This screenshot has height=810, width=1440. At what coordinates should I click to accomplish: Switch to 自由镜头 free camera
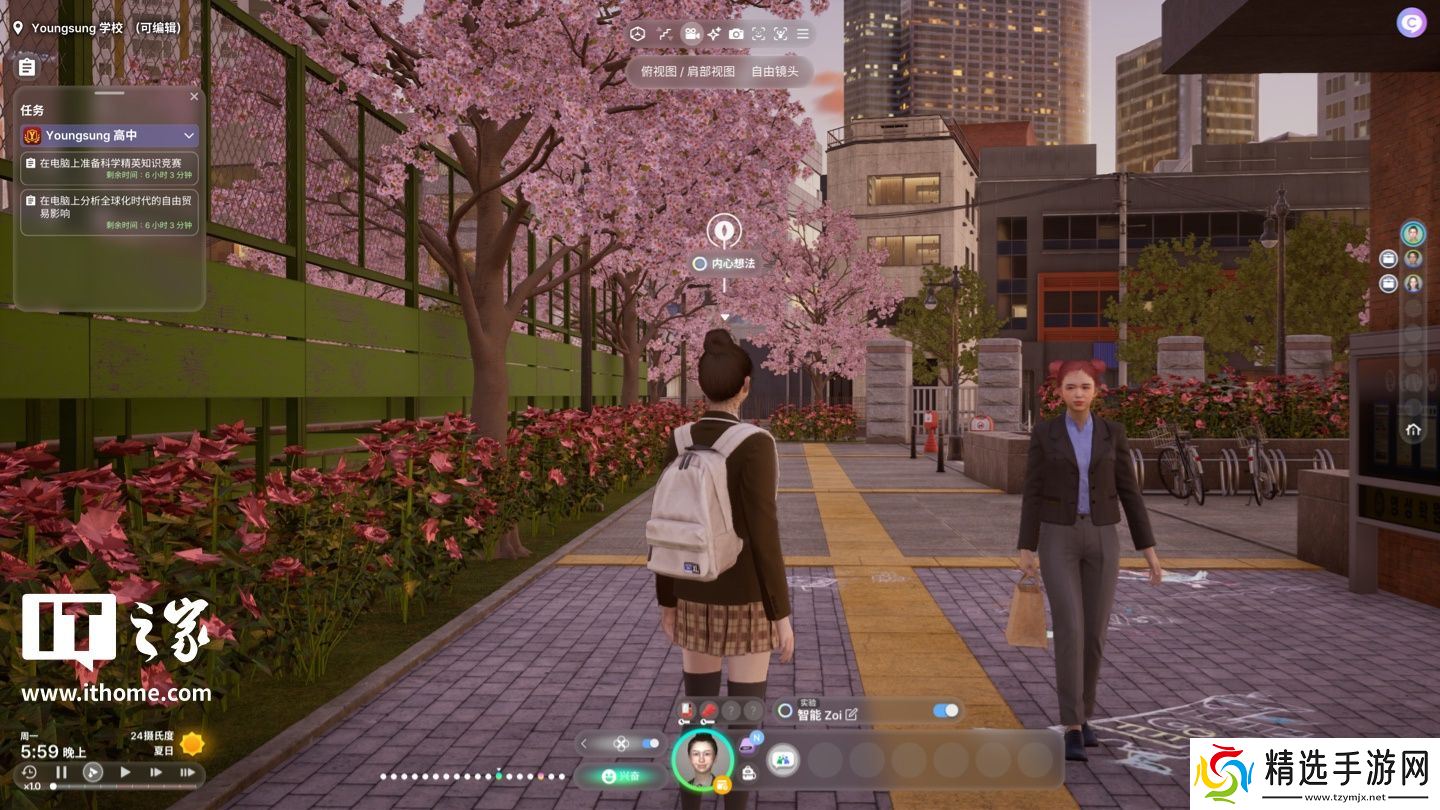[x=775, y=72]
